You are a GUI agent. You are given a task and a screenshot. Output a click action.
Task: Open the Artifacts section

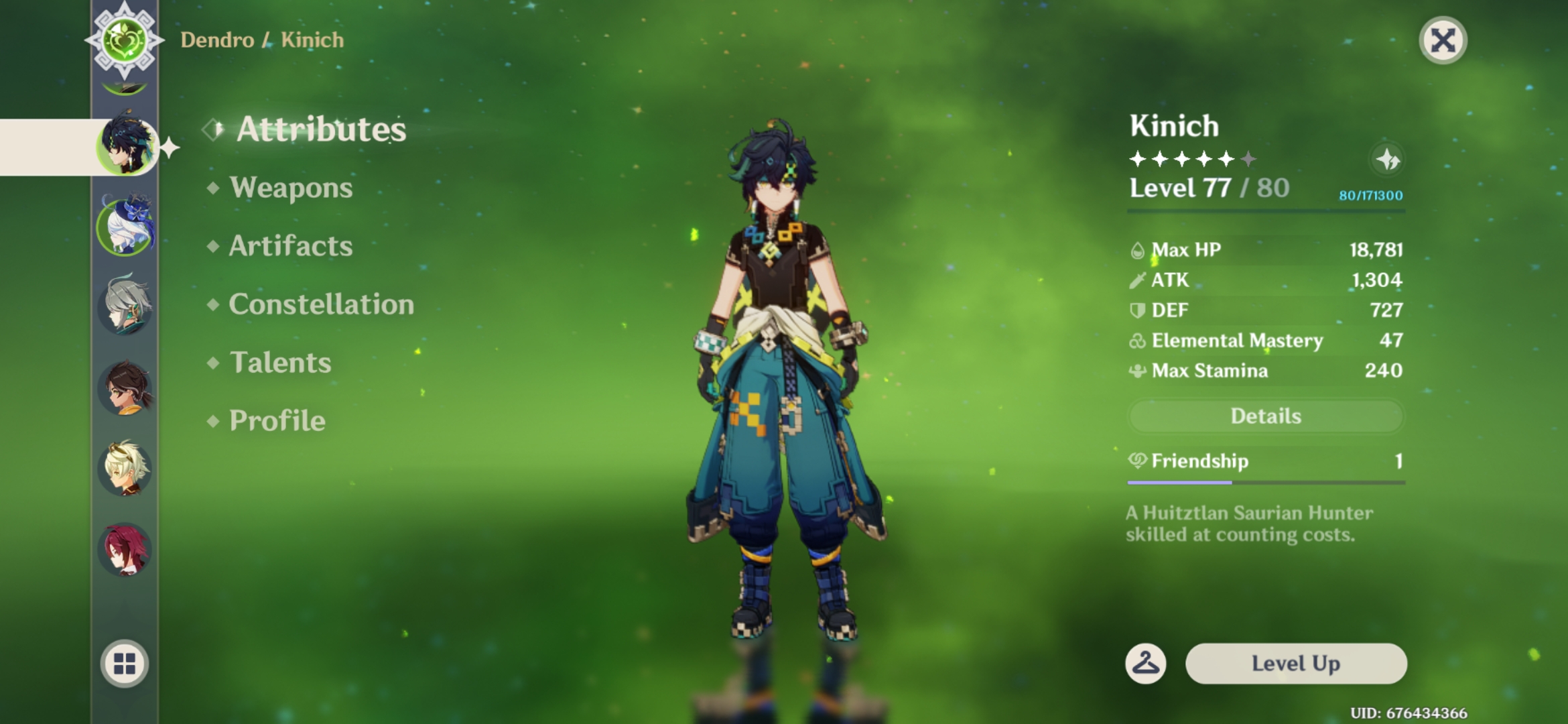click(289, 246)
